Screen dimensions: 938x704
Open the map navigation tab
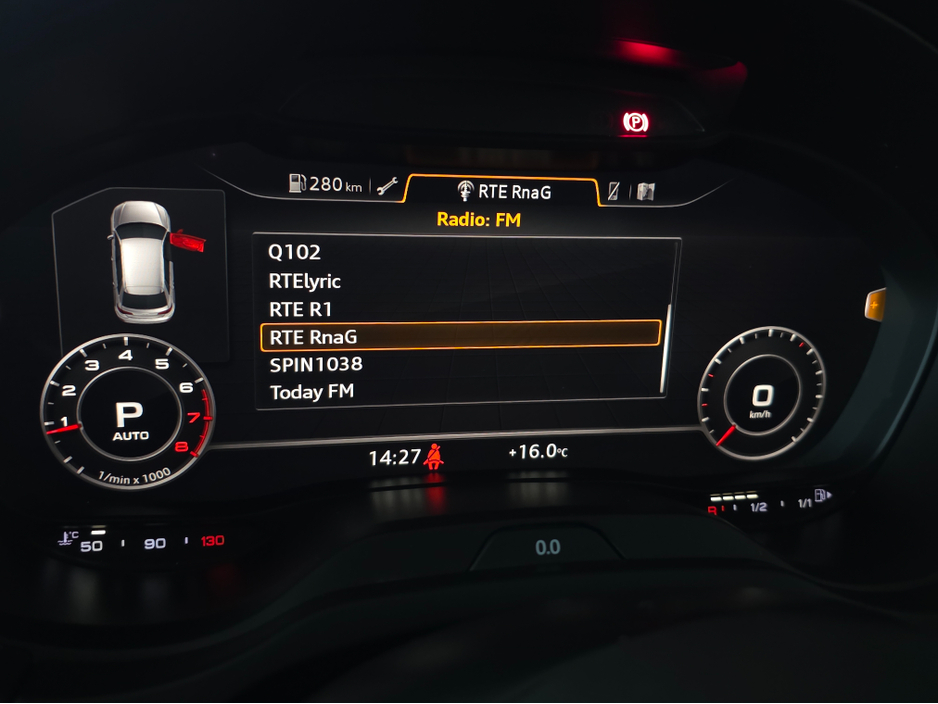[646, 192]
